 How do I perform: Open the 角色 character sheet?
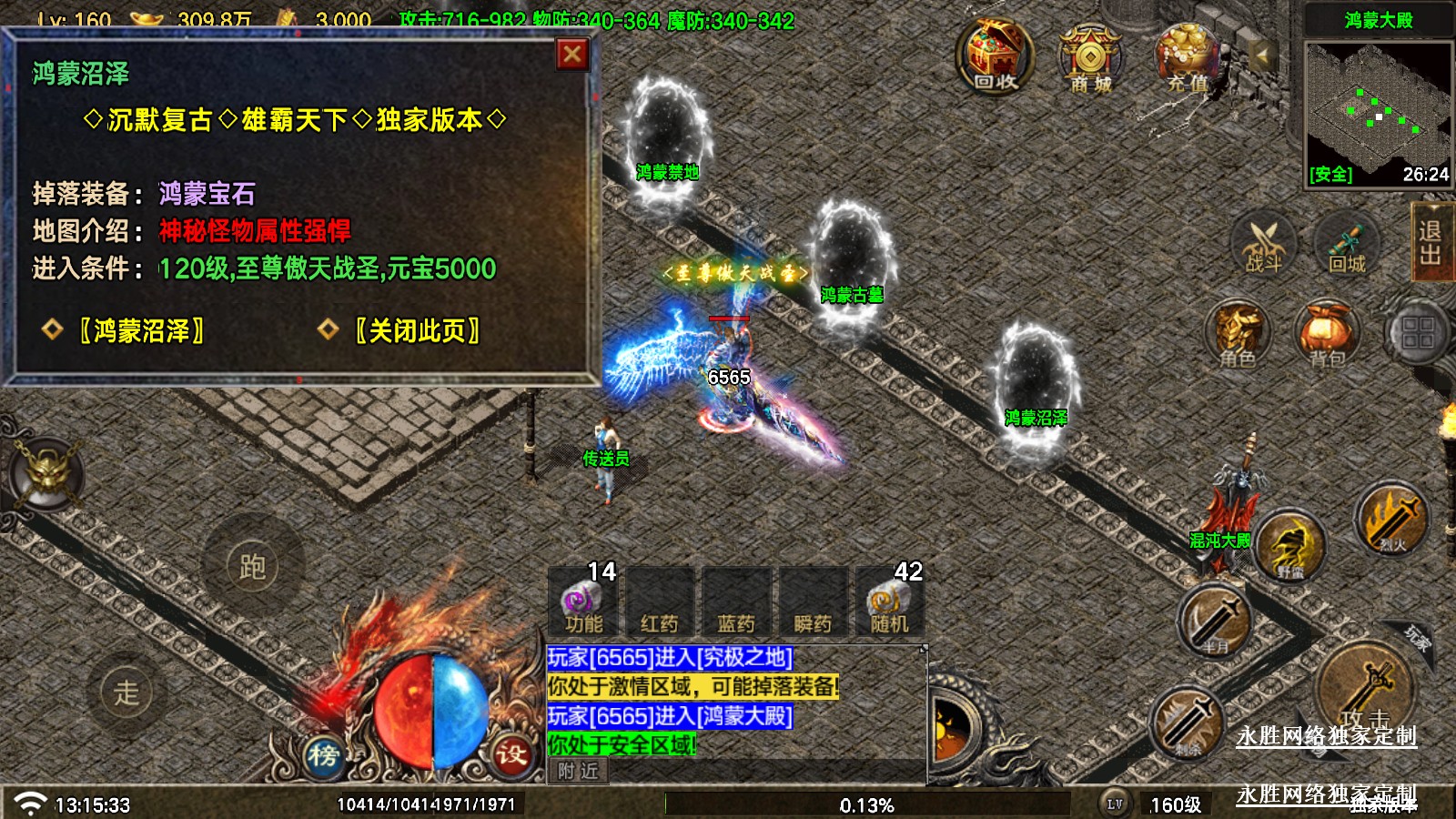click(1238, 337)
